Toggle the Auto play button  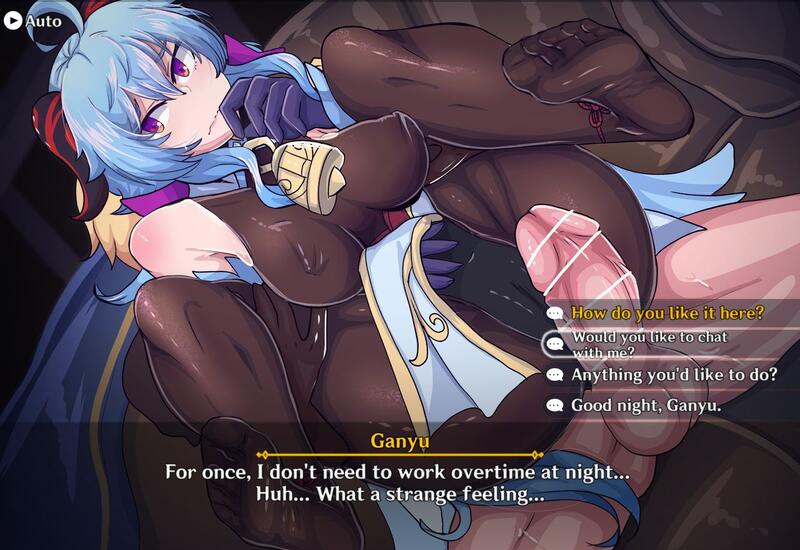point(32,20)
